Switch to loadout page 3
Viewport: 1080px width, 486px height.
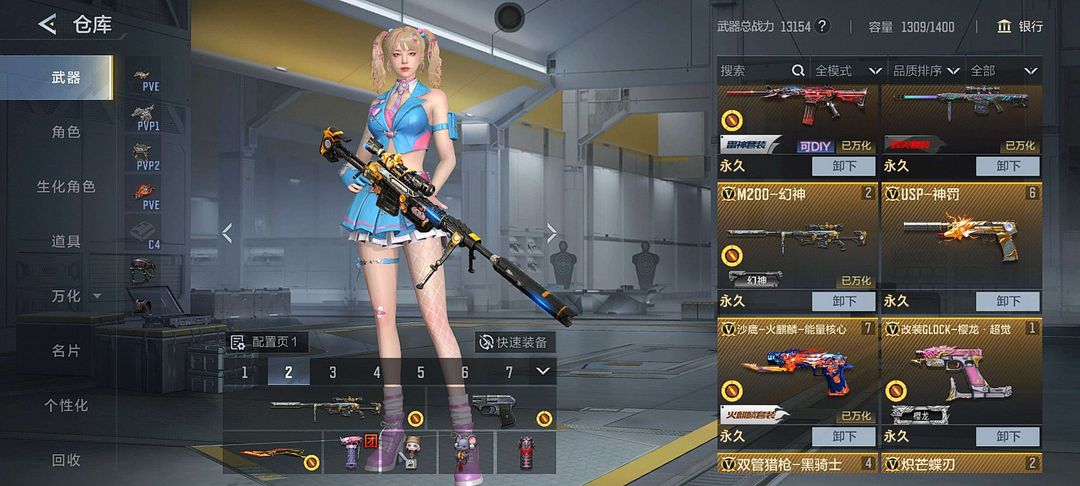(332, 372)
